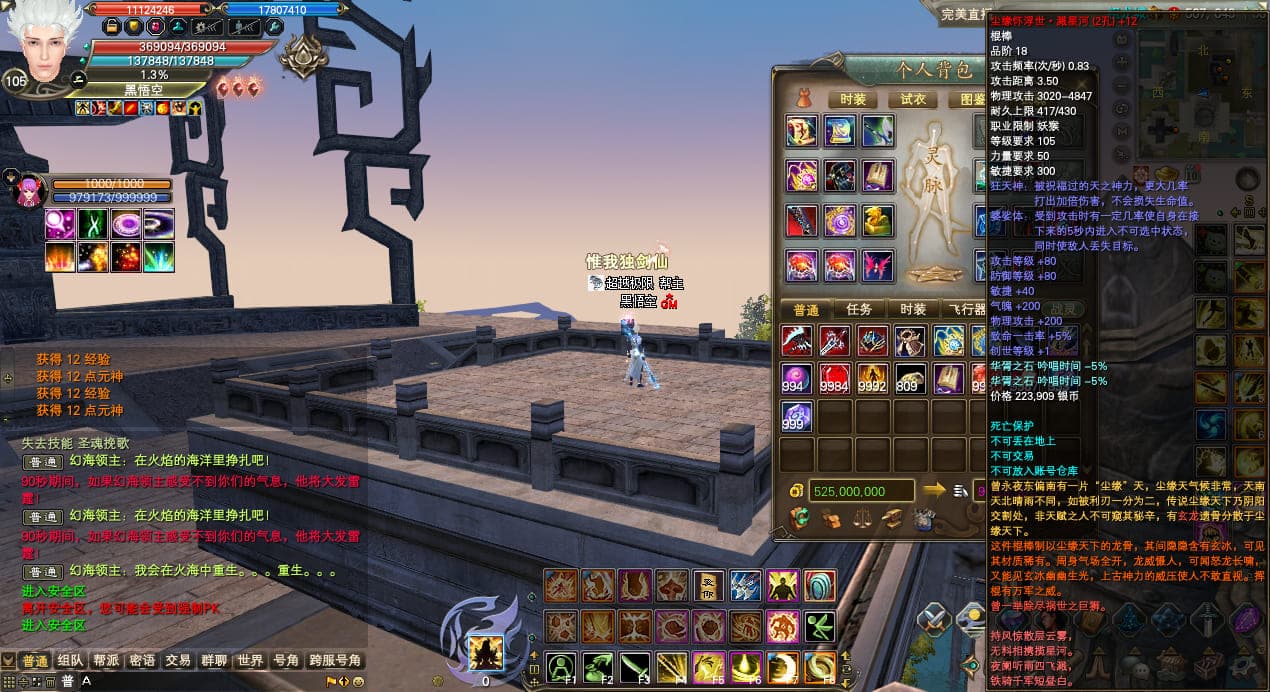The height and width of the screenshot is (692, 1270).
Task: Select the 世界 world chat tab
Action: coord(250,661)
